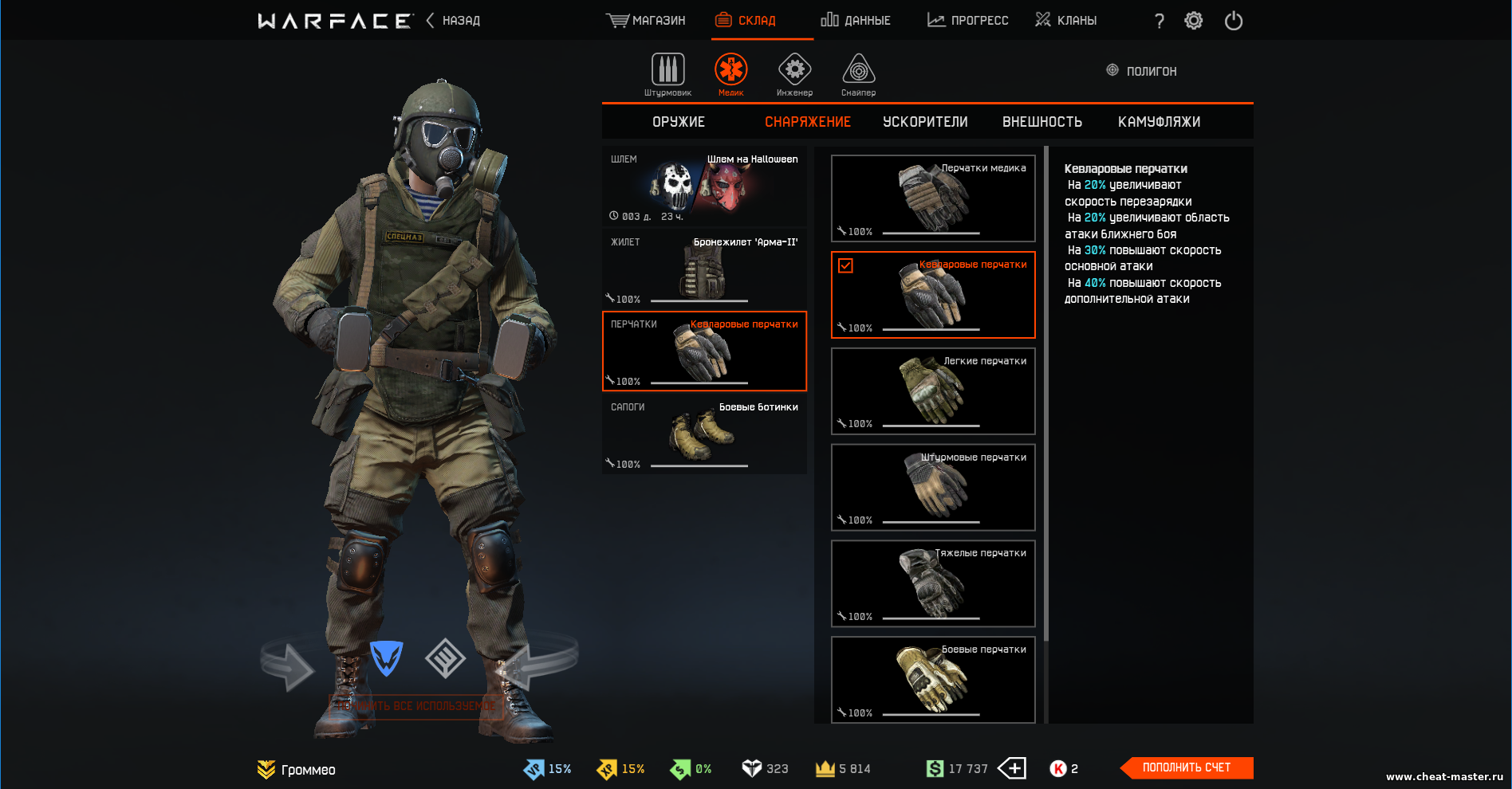Switch to the КАМУФЛЯЖИ tab

pyautogui.click(x=1159, y=122)
